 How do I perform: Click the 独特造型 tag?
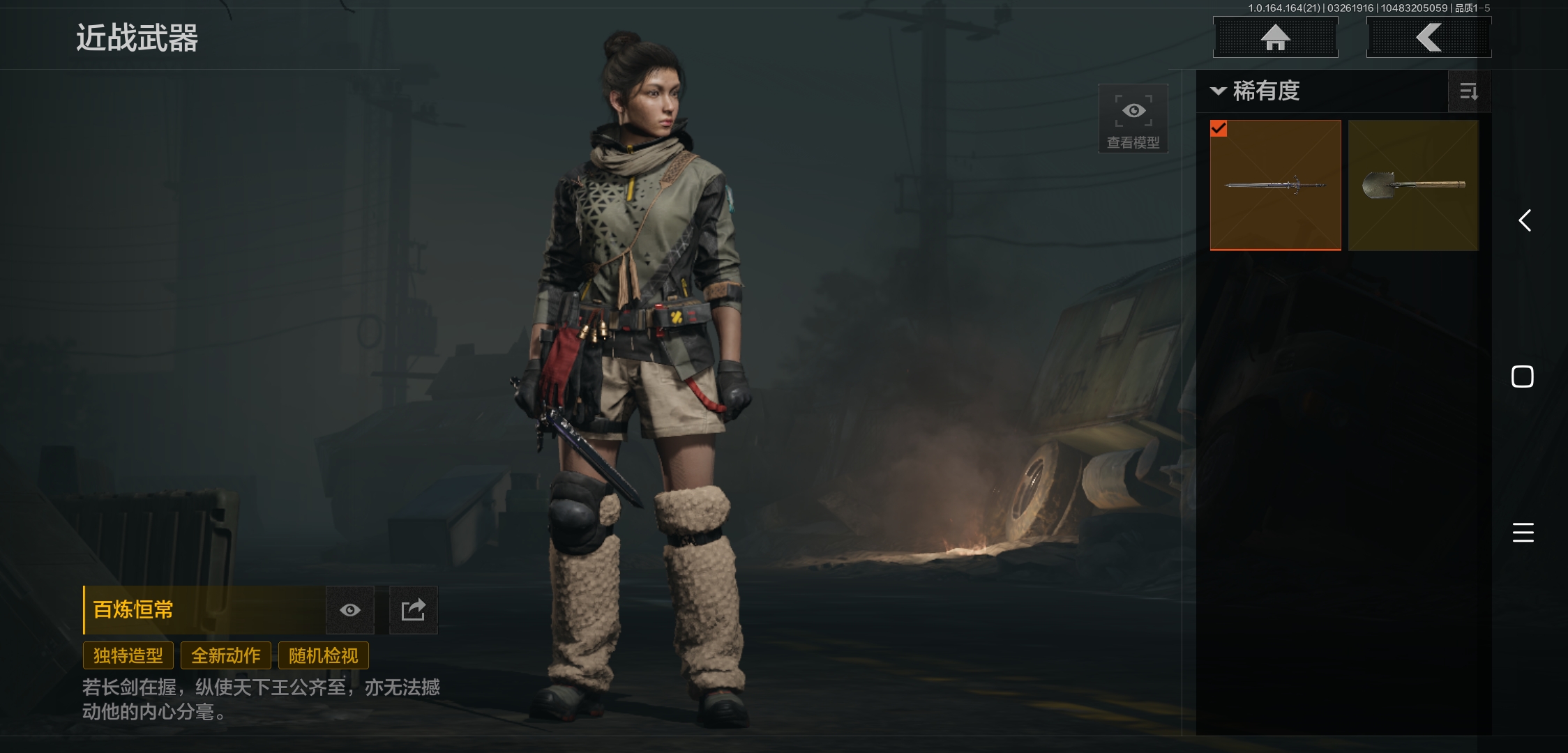pos(128,655)
